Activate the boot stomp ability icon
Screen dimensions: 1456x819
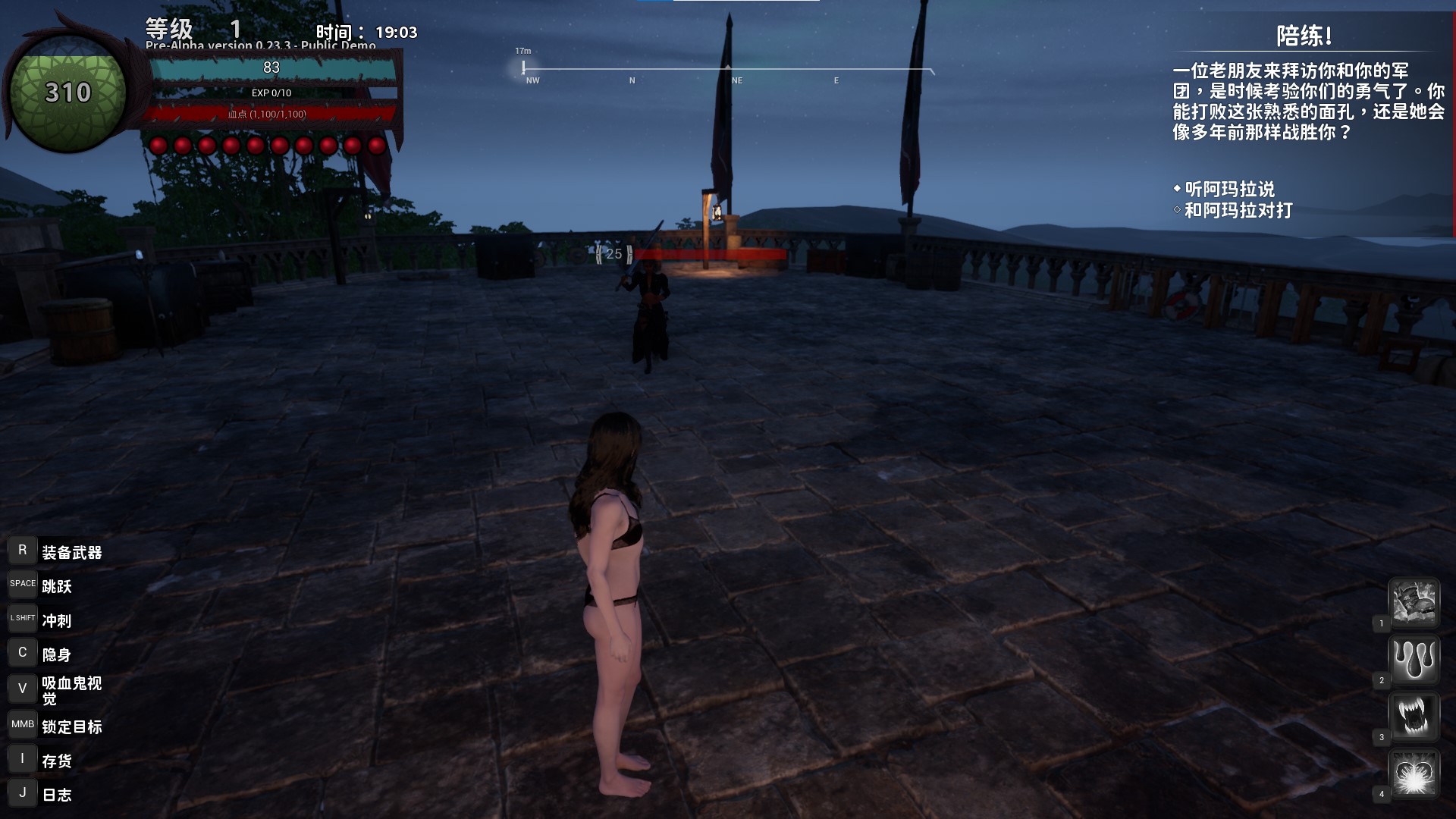coord(1414,602)
